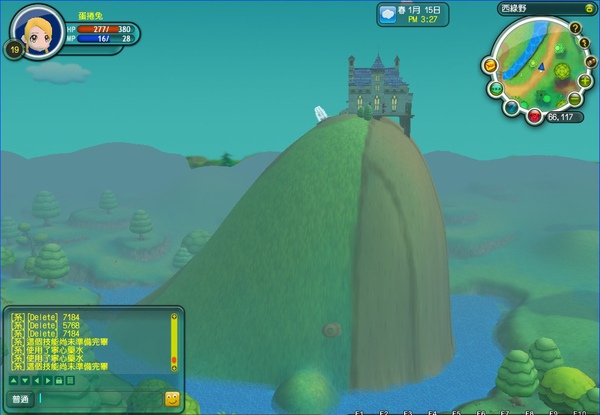Select the 普通 chat channel button

pyautogui.click(x=20, y=398)
